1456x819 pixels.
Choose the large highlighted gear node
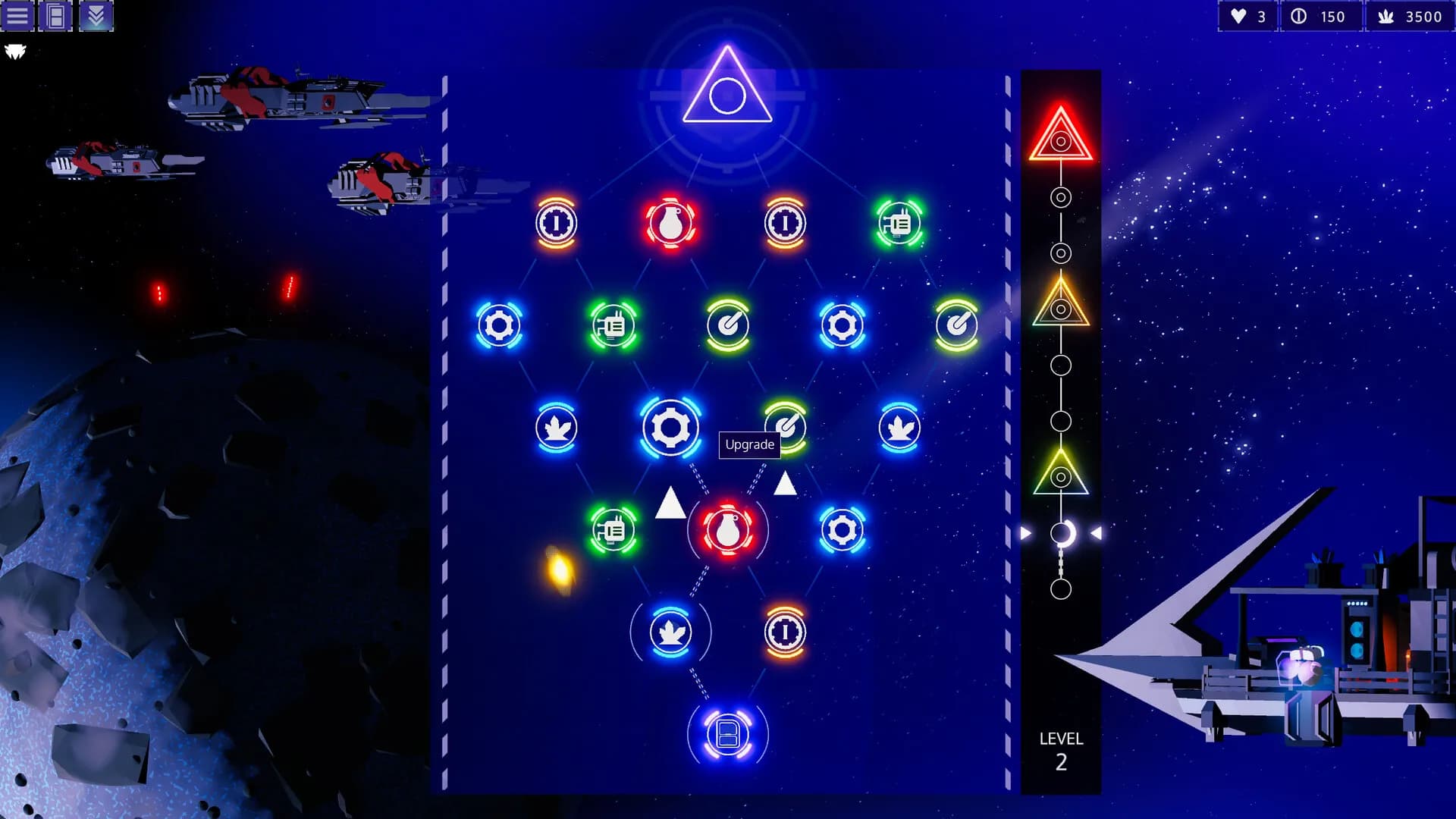(x=670, y=428)
